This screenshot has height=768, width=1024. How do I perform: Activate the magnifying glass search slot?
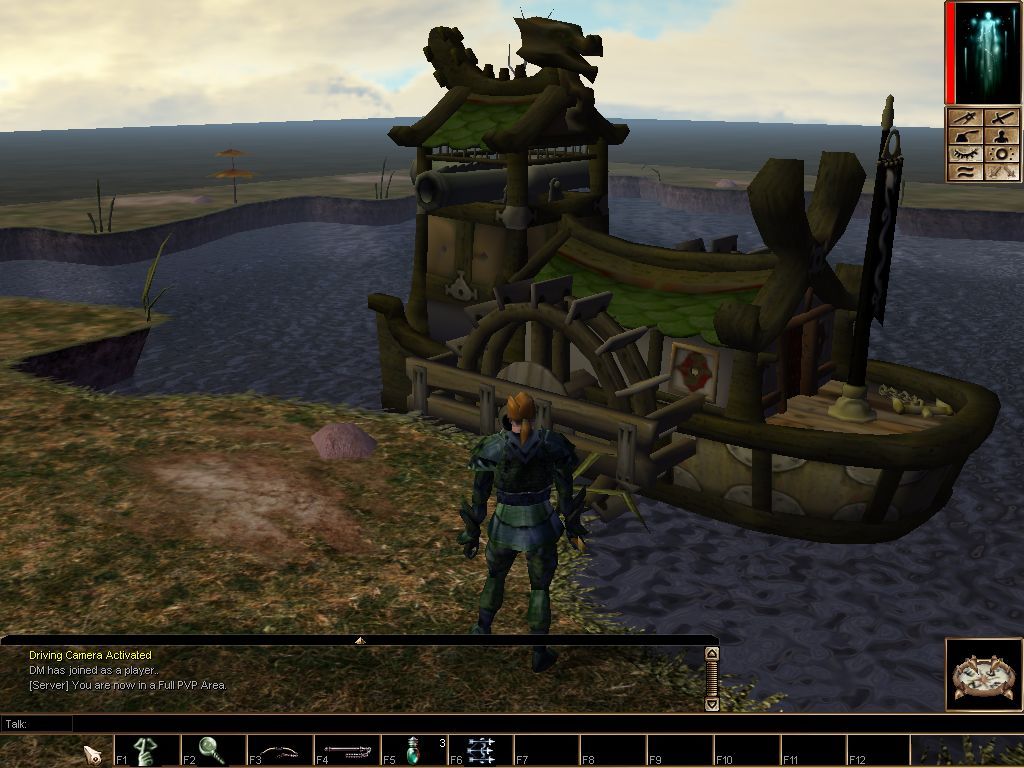coord(213,750)
